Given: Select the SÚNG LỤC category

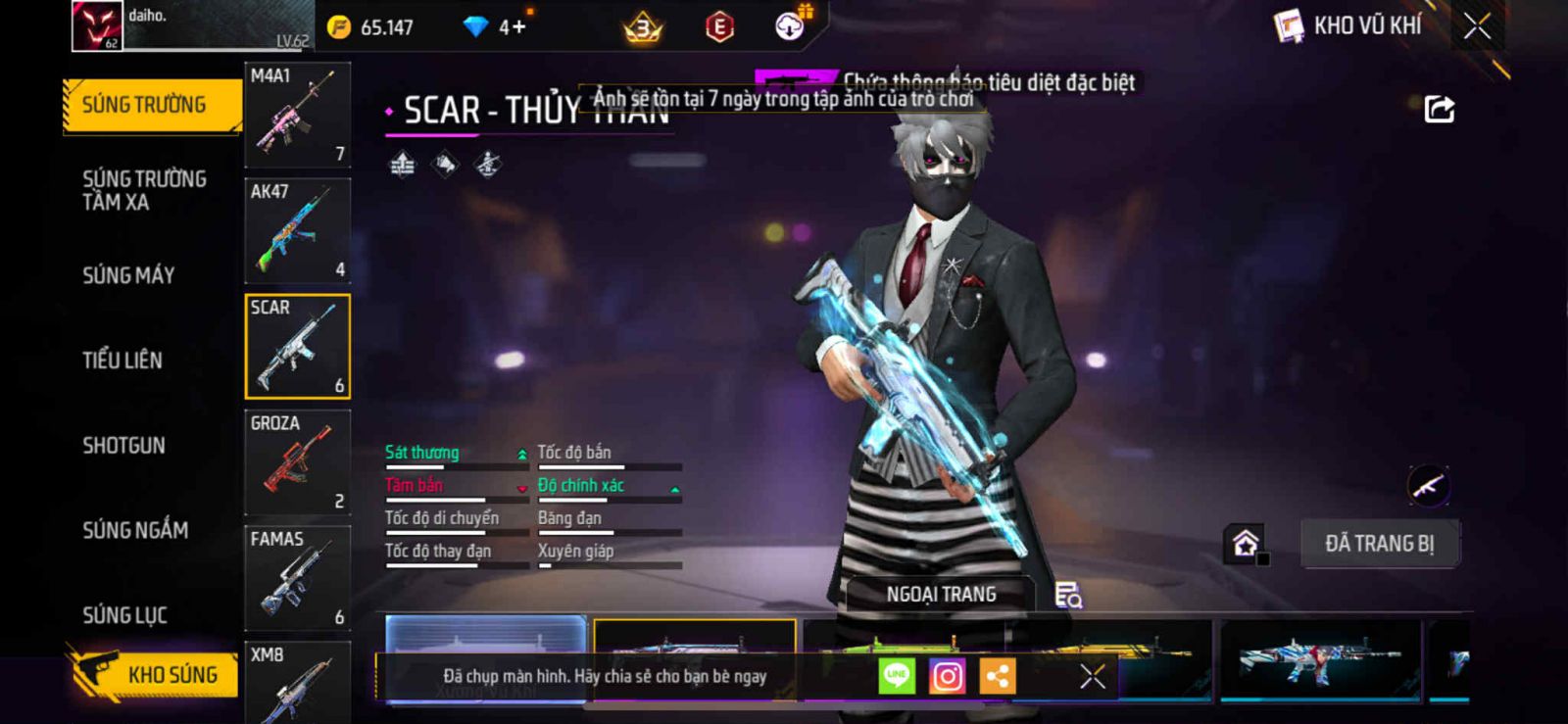Looking at the screenshot, I should [x=124, y=615].
